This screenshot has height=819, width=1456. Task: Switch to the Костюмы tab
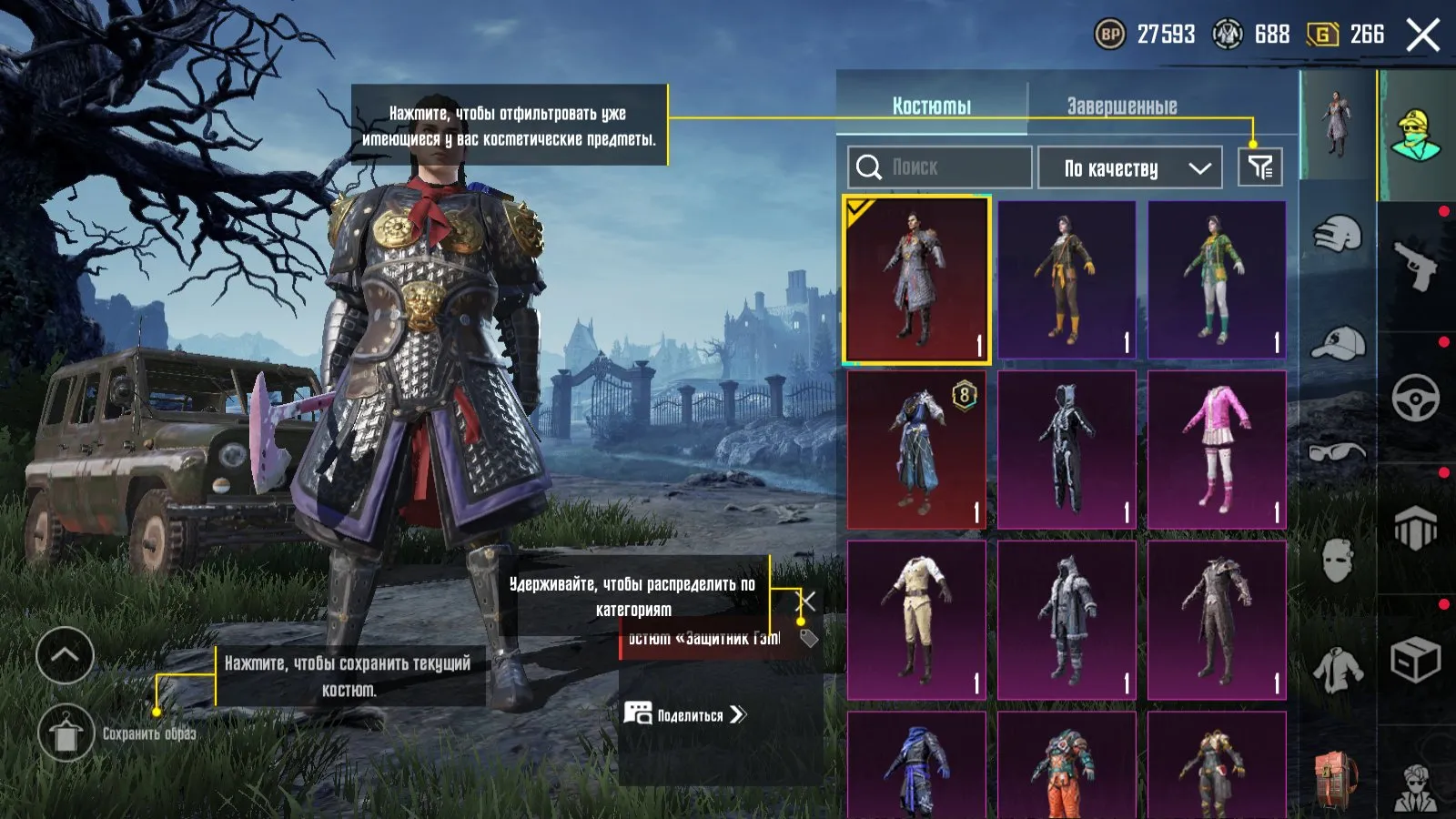click(x=931, y=106)
